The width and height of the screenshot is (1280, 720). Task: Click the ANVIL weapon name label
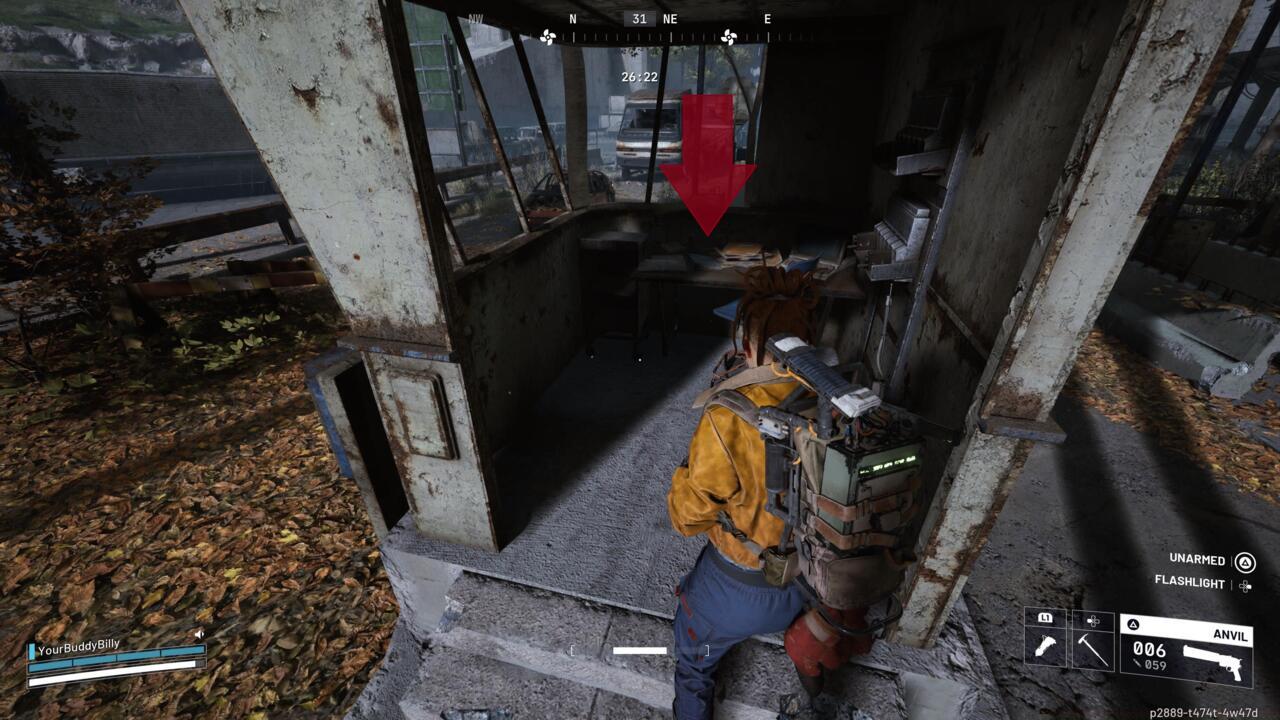pyautogui.click(x=1230, y=636)
